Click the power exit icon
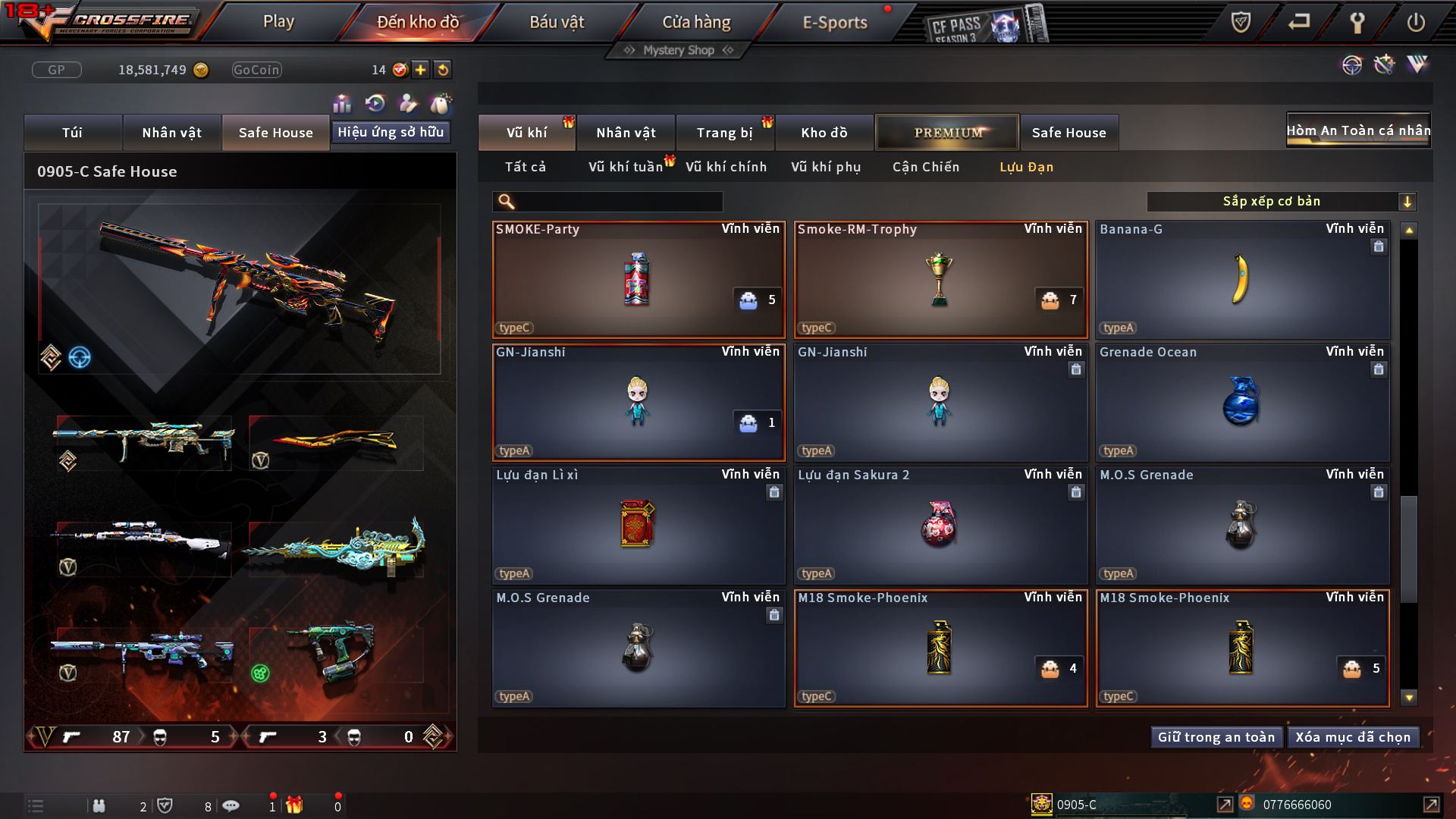Image resolution: width=1456 pixels, height=819 pixels. point(1415,23)
